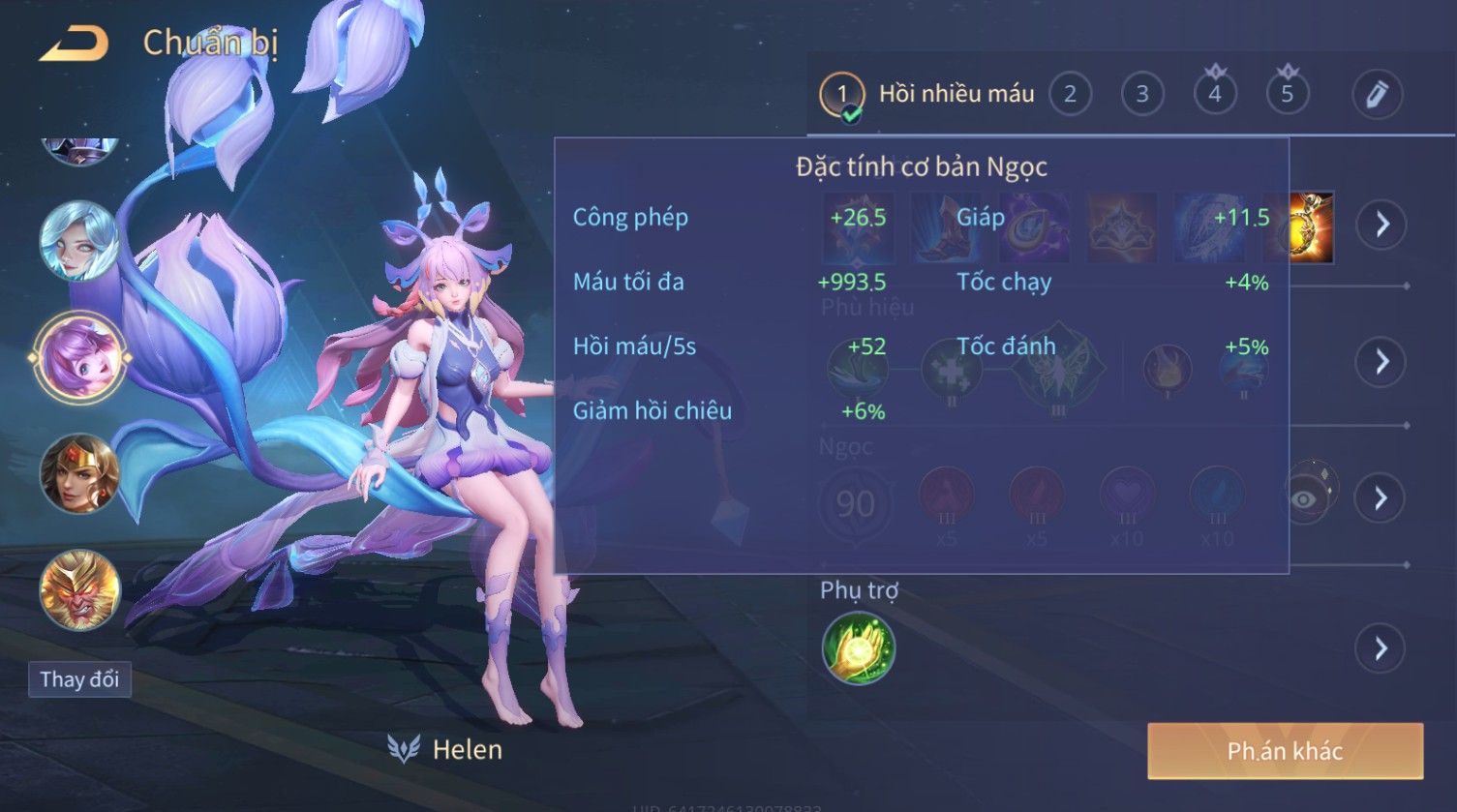Choose the Wonder Woman hero portrait

(79, 474)
